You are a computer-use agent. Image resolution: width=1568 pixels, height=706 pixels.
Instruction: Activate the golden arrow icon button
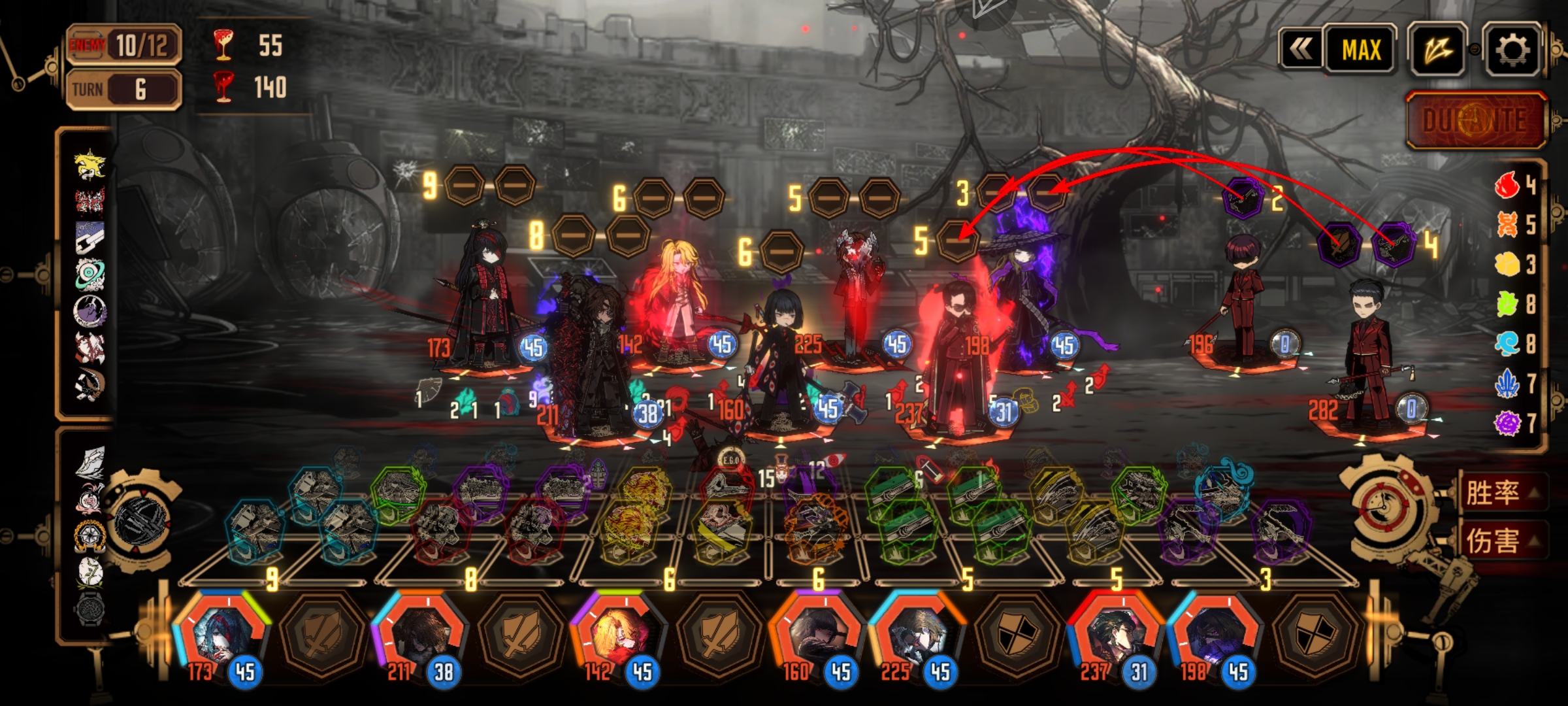1437,50
